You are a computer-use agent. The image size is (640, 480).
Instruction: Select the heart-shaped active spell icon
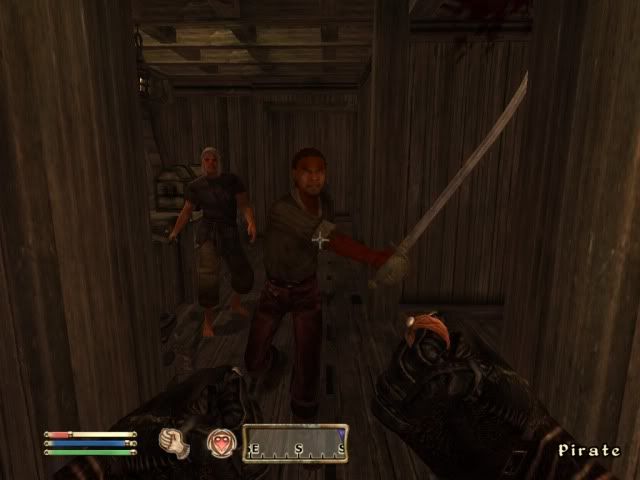click(x=220, y=442)
